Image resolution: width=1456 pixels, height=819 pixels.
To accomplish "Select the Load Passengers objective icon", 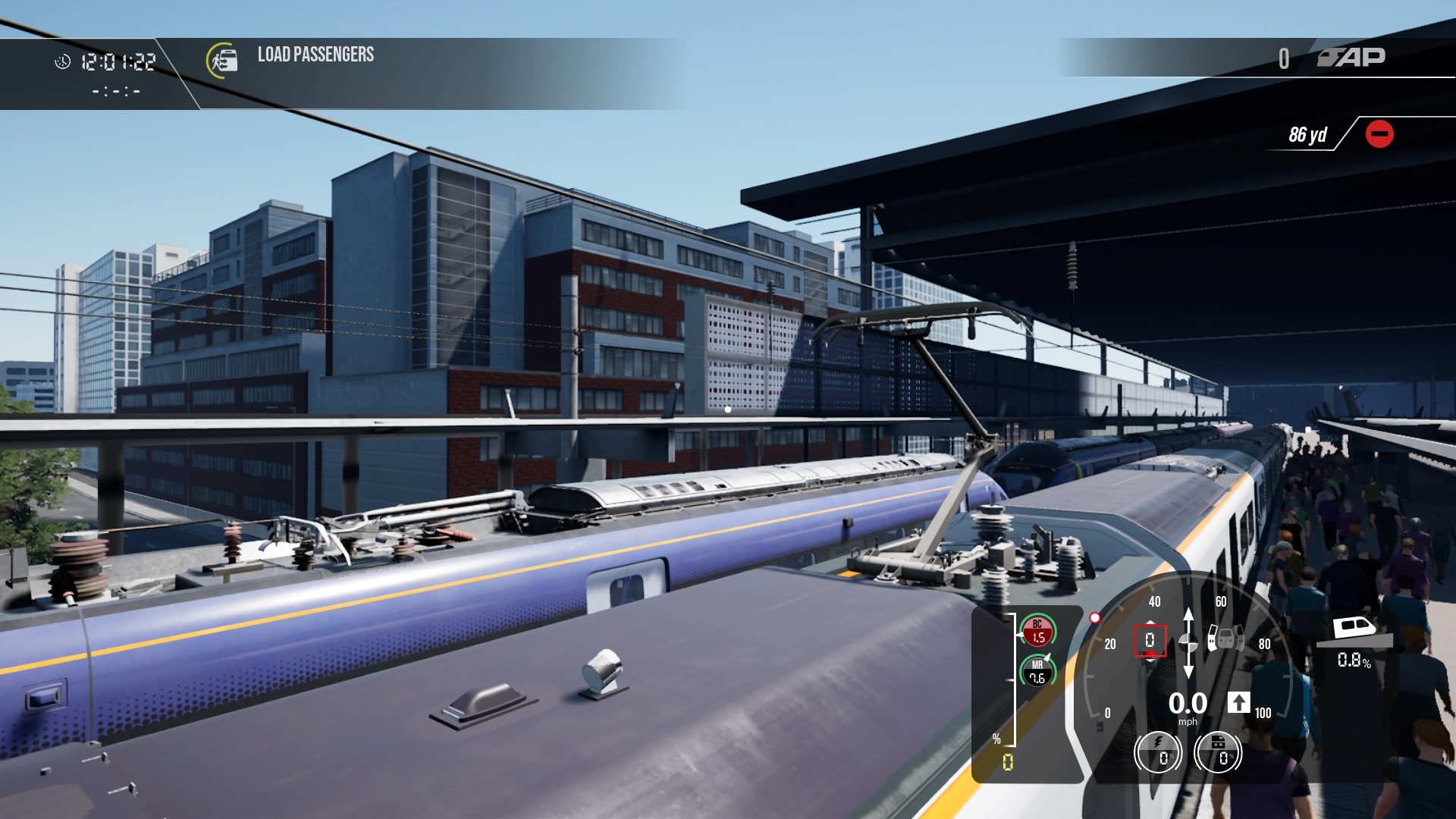I will 222,60.
